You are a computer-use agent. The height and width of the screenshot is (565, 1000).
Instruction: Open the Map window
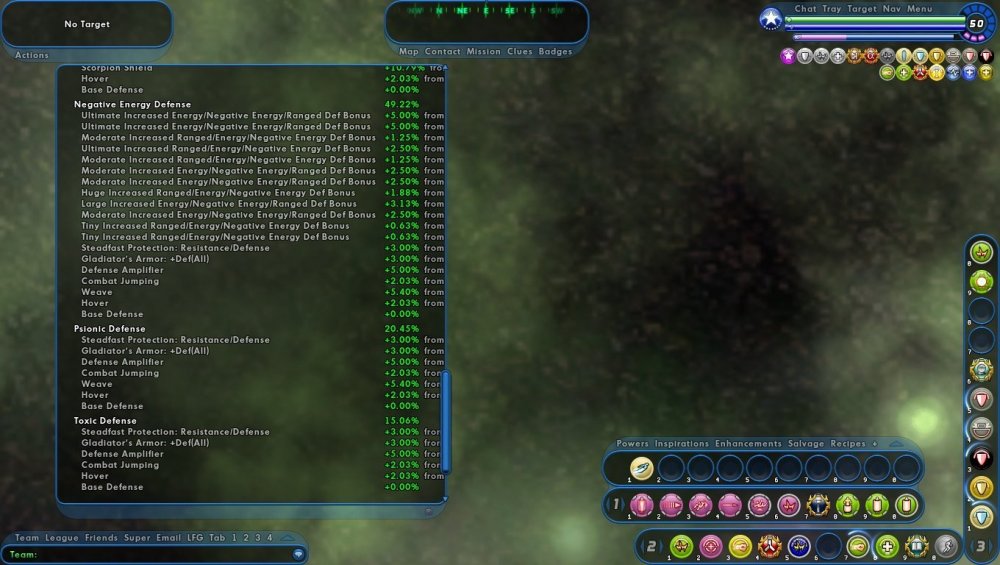pos(409,51)
